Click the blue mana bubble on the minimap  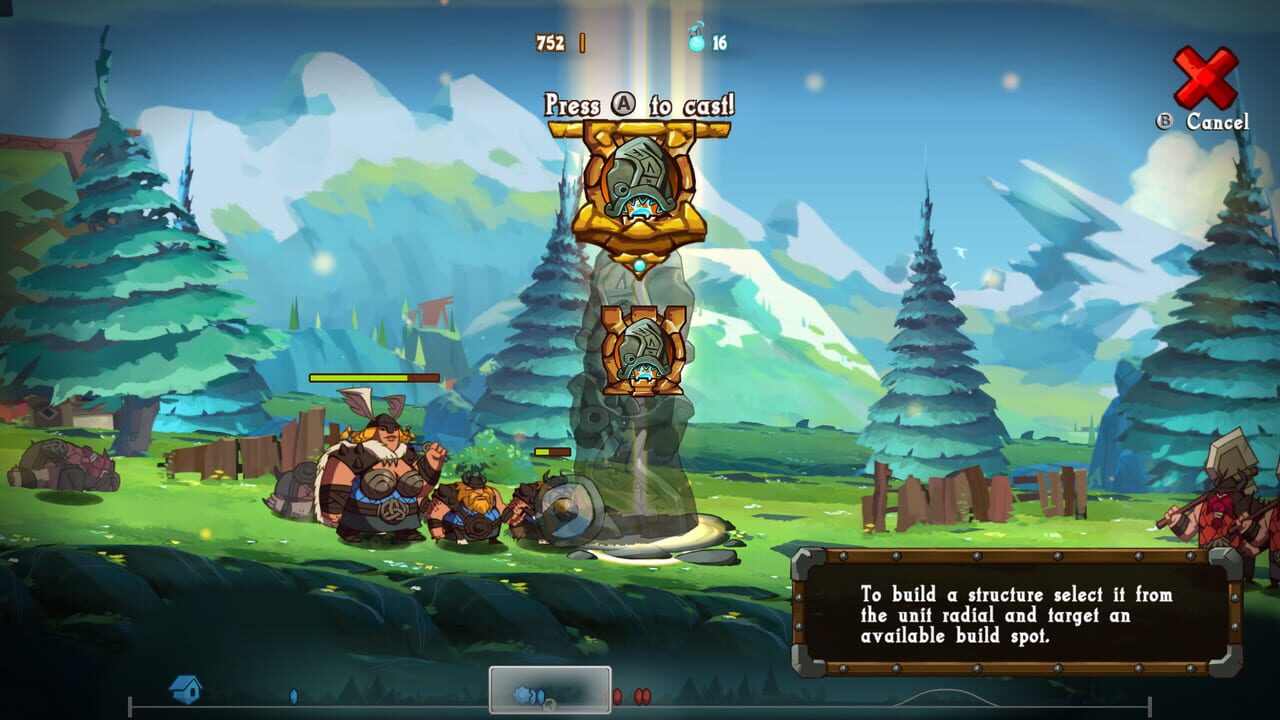coord(294,694)
